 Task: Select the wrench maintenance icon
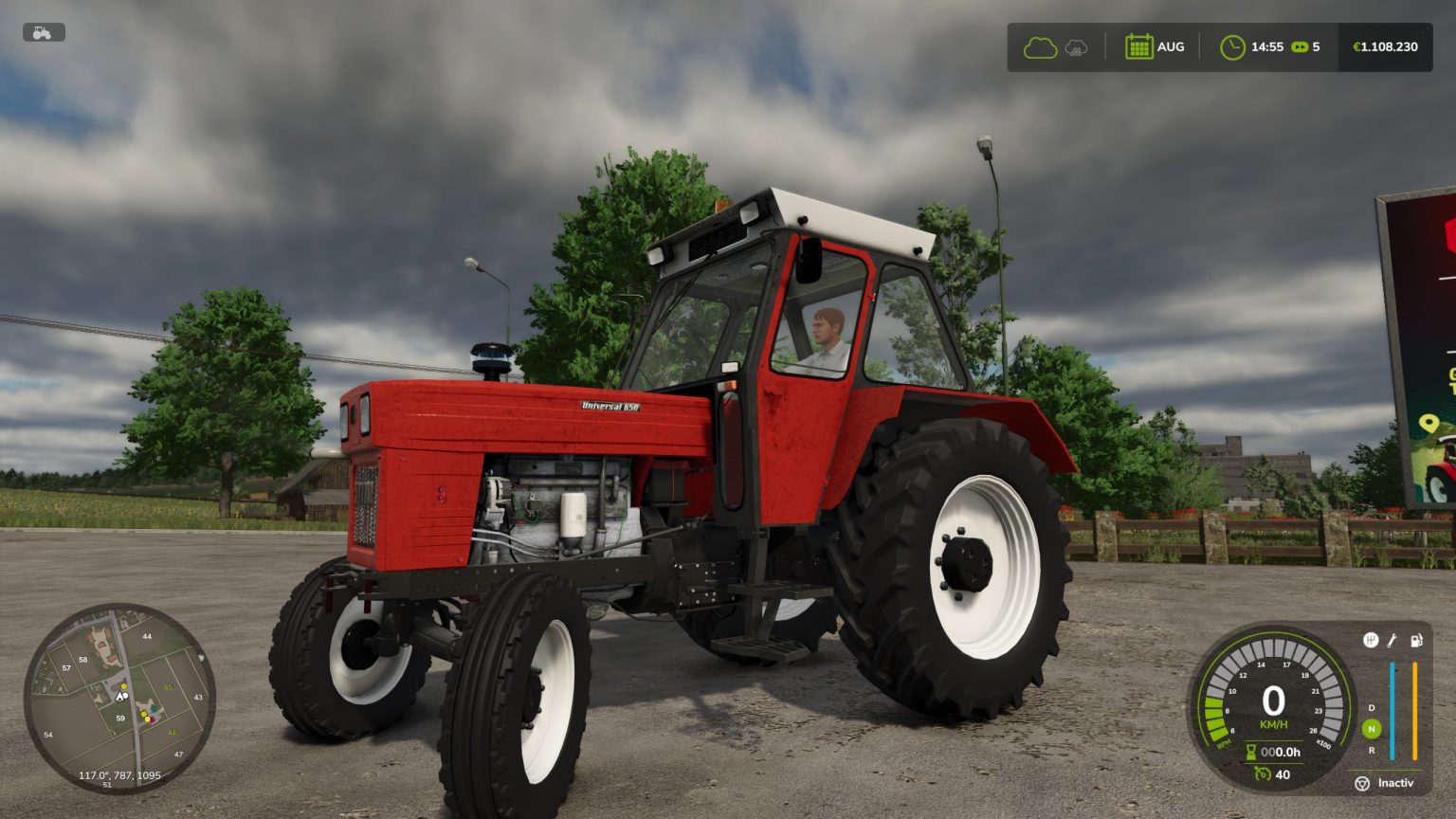coord(1392,641)
